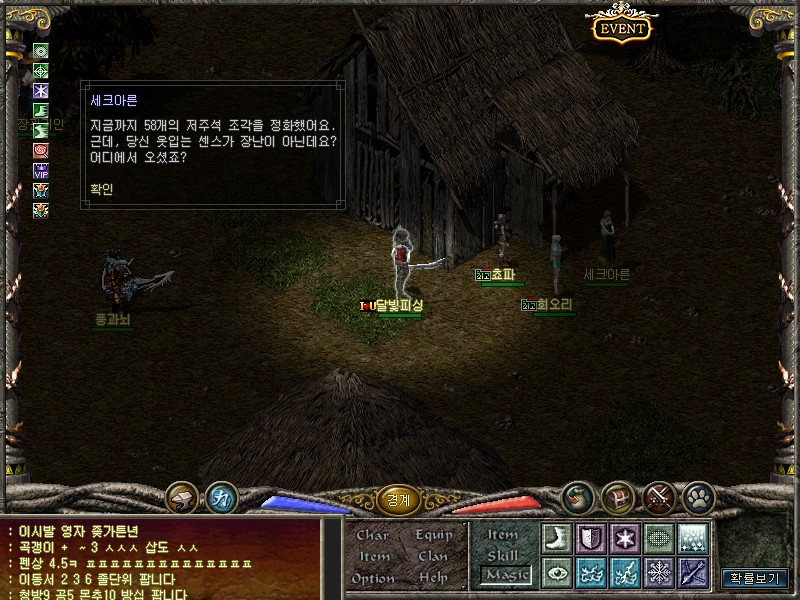Switch to the Skill tab
This screenshot has width=800, height=600.
(x=502, y=555)
